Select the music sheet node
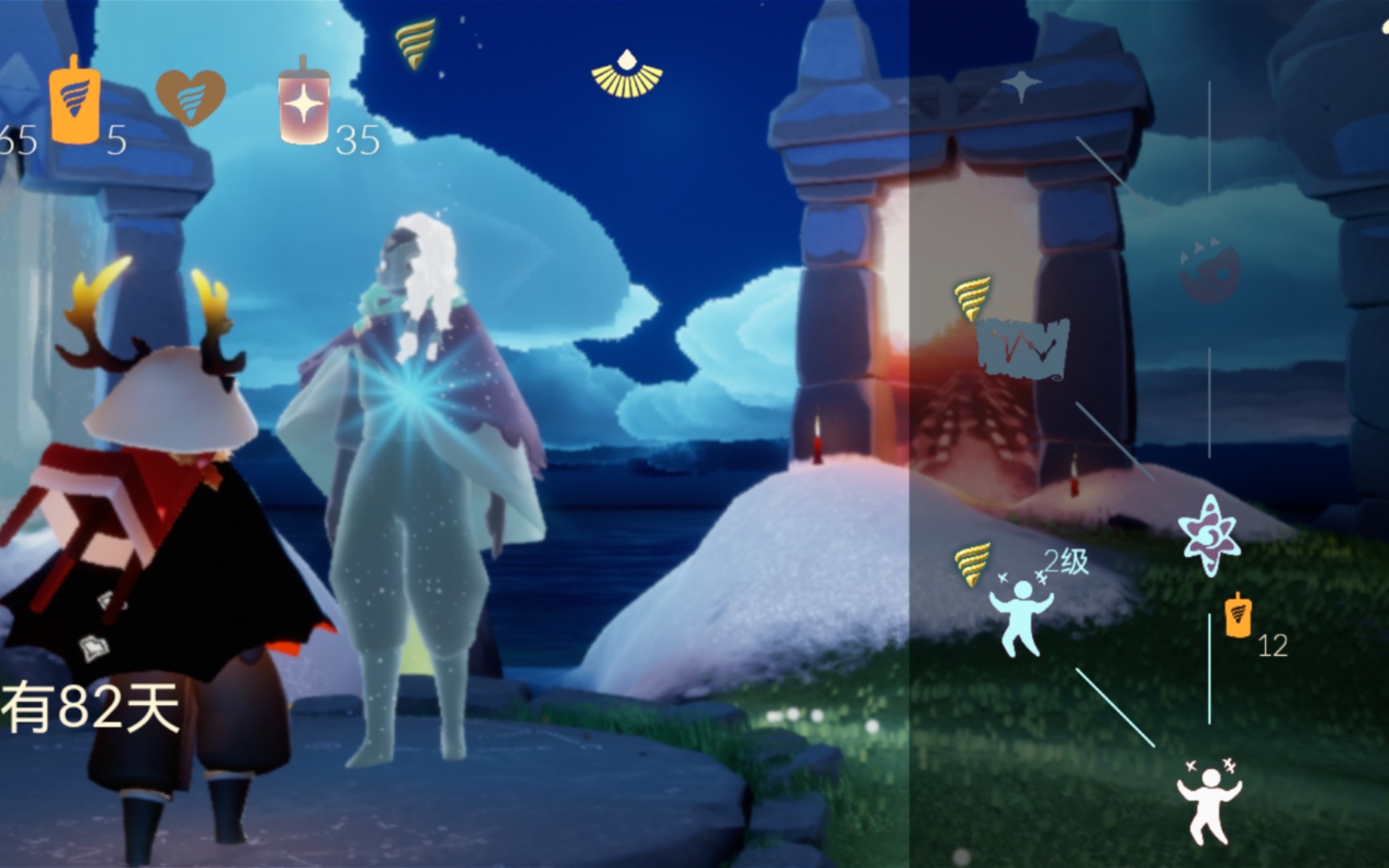This screenshot has height=868, width=1389. pyautogui.click(x=1022, y=350)
